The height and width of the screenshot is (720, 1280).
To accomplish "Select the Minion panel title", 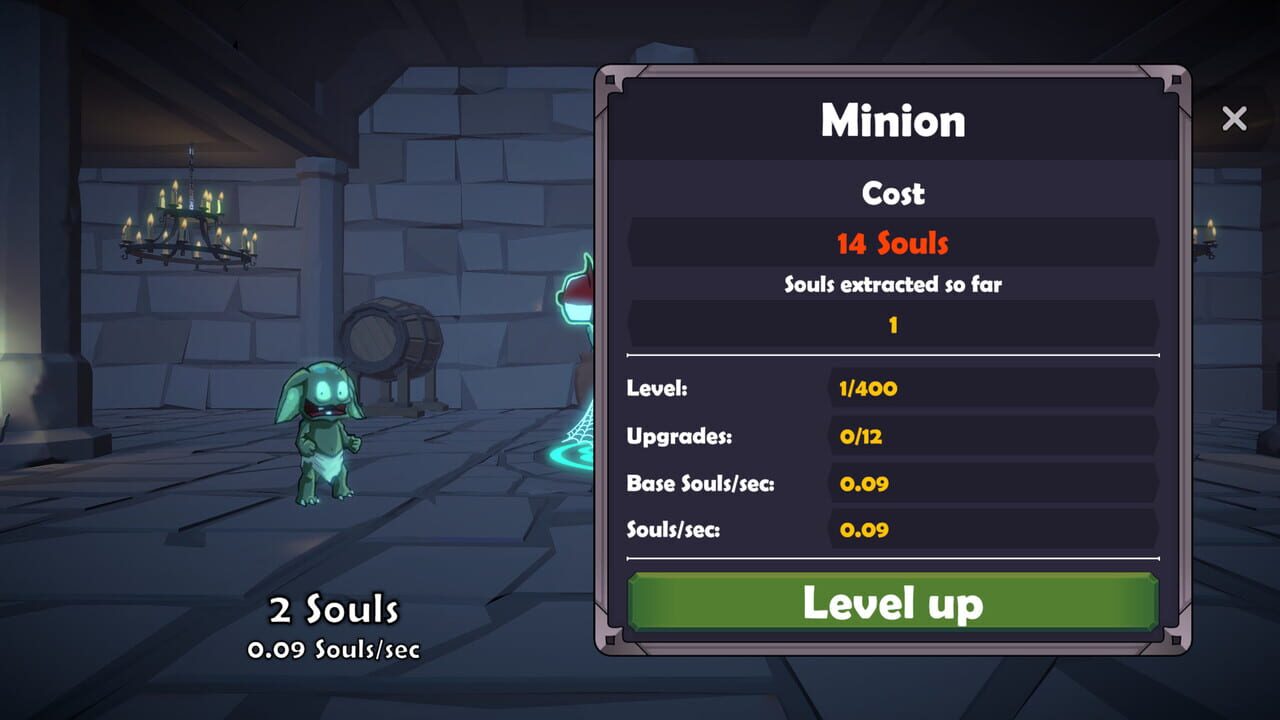I will tap(893, 120).
